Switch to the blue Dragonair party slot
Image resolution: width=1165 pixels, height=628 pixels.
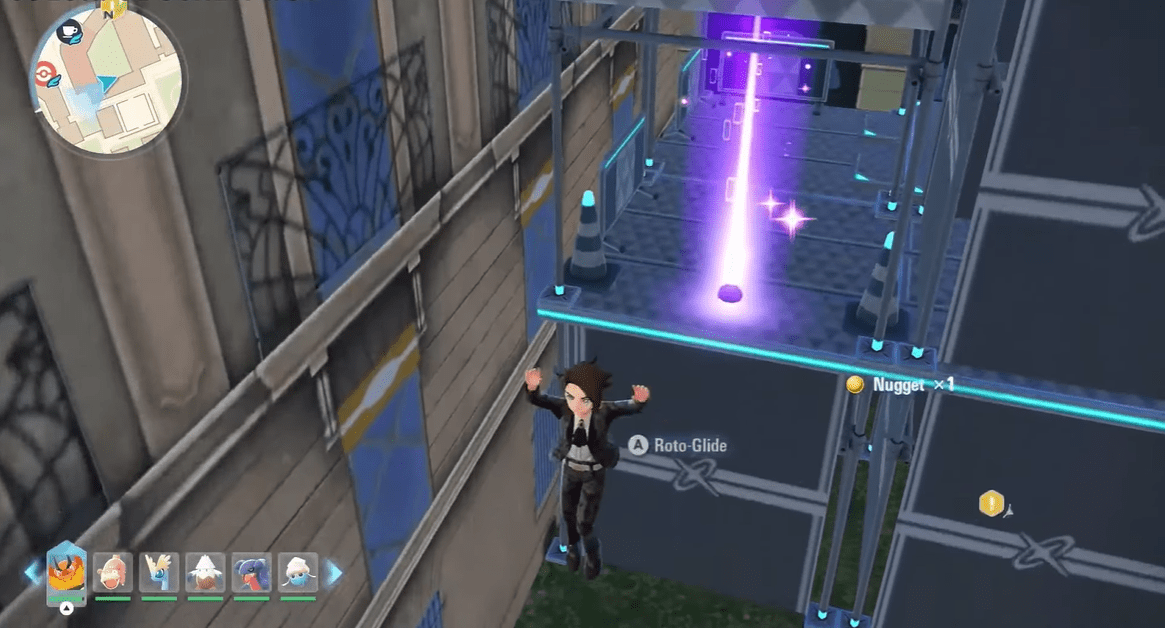click(159, 573)
